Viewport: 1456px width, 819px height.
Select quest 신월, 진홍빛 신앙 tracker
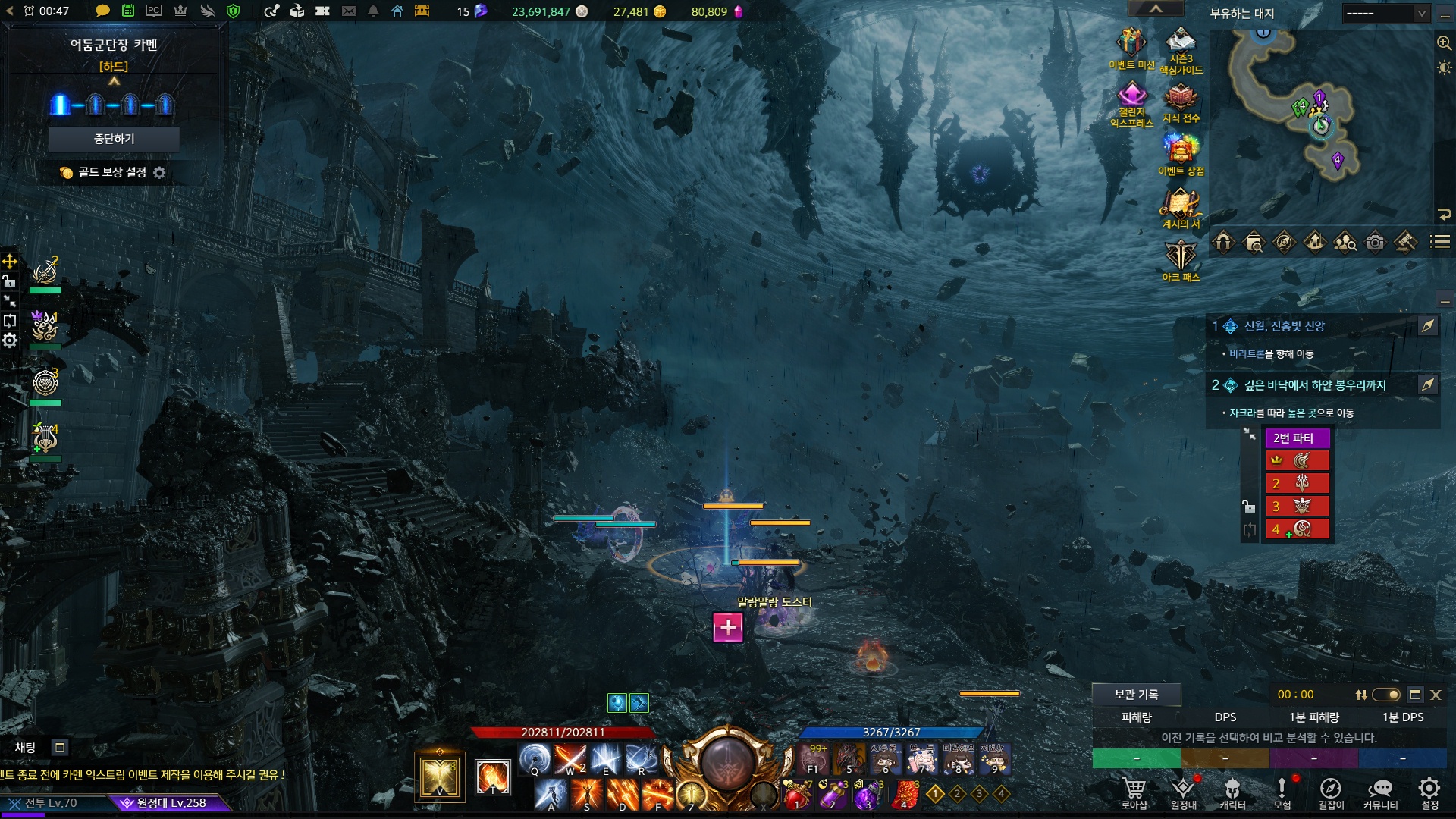click(x=1284, y=326)
